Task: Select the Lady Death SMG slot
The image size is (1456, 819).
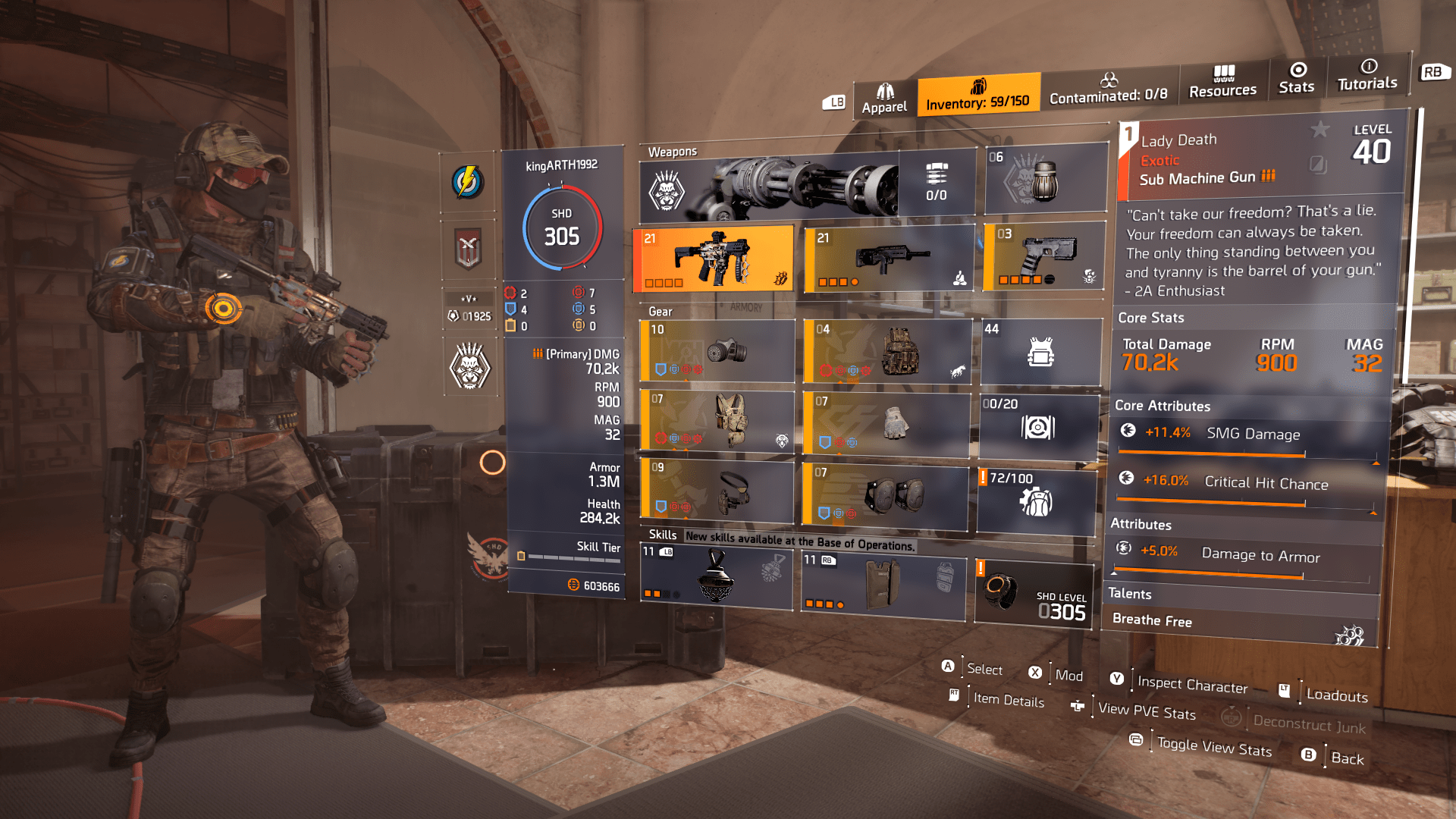Action: [x=714, y=259]
